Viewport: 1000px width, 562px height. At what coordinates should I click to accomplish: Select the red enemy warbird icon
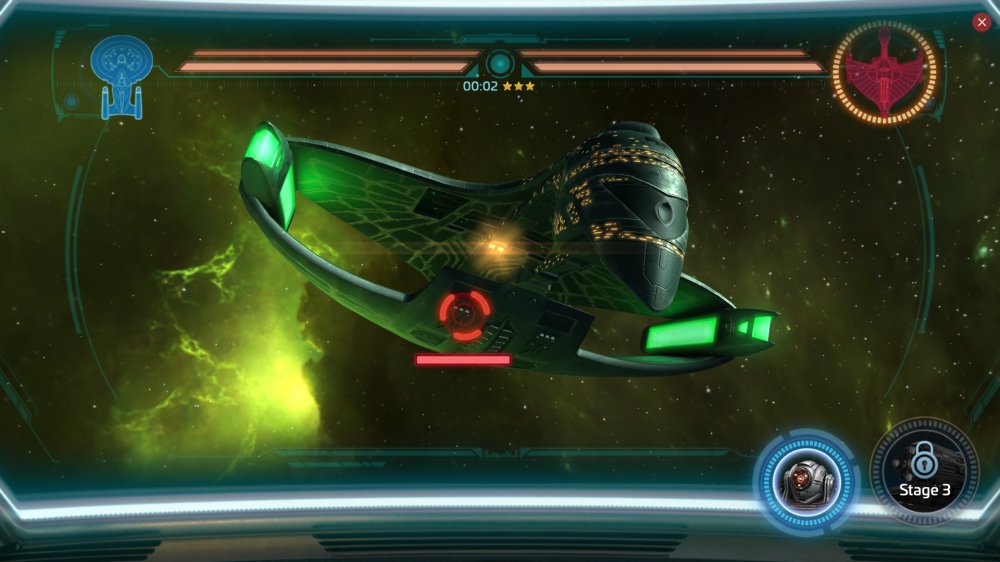point(884,72)
